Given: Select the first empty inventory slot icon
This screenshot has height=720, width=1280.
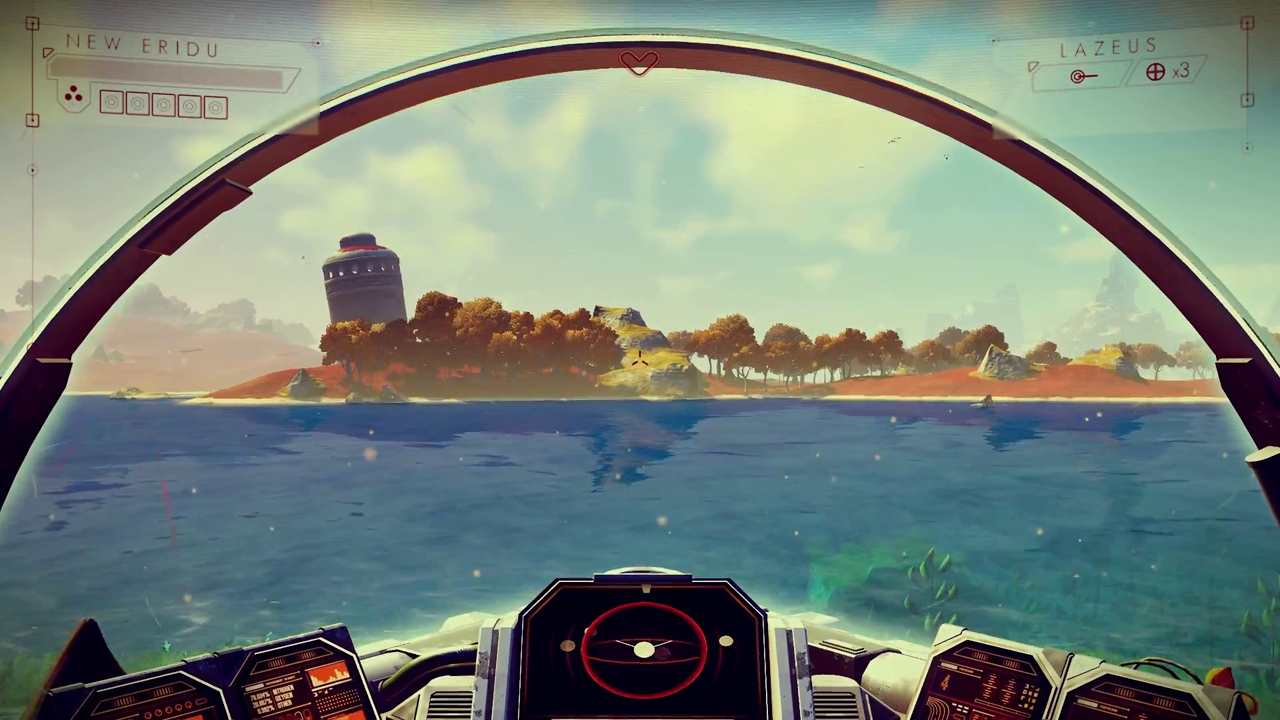Looking at the screenshot, I should pyautogui.click(x=110, y=103).
